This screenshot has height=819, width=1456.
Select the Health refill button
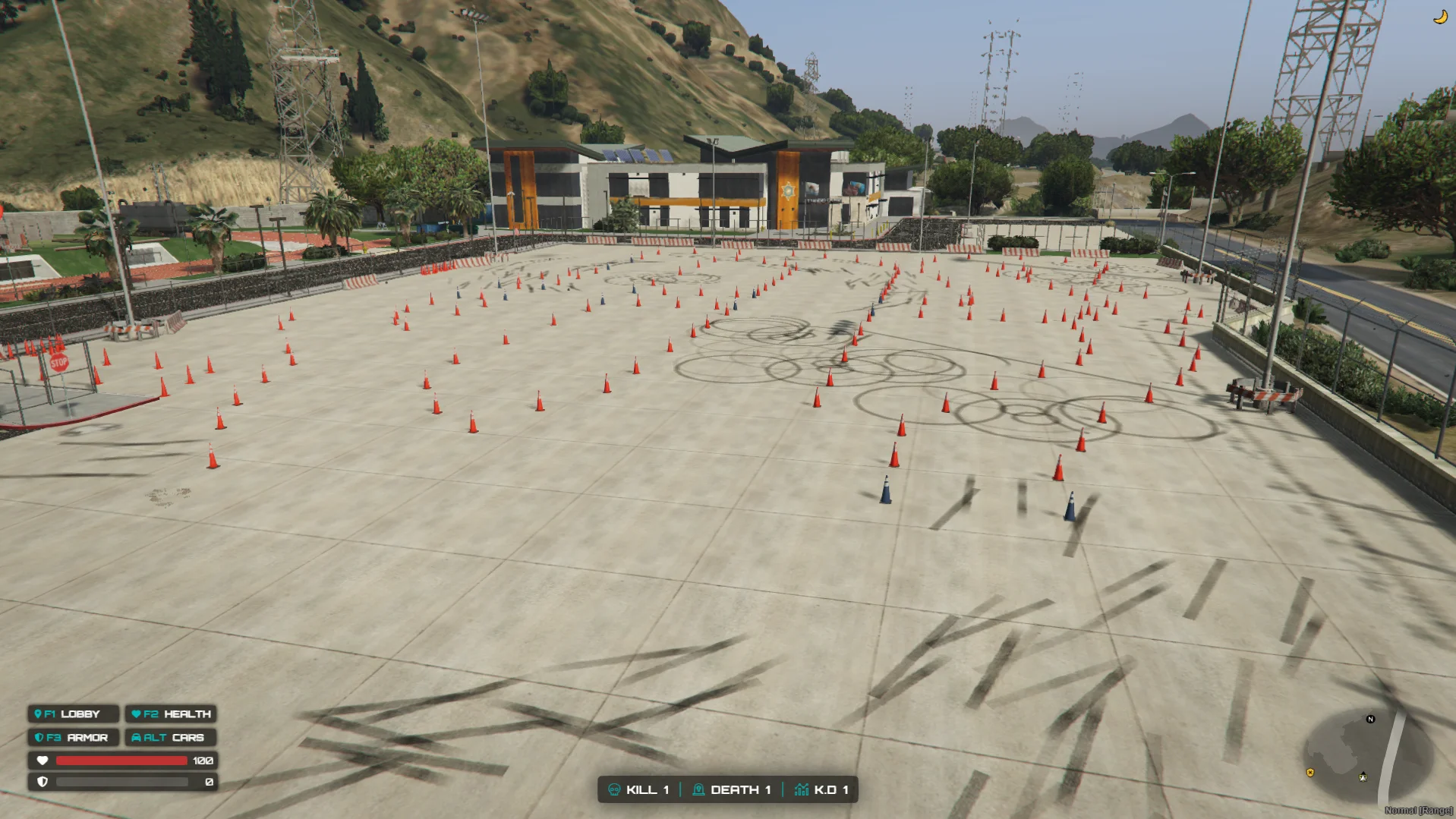171,713
